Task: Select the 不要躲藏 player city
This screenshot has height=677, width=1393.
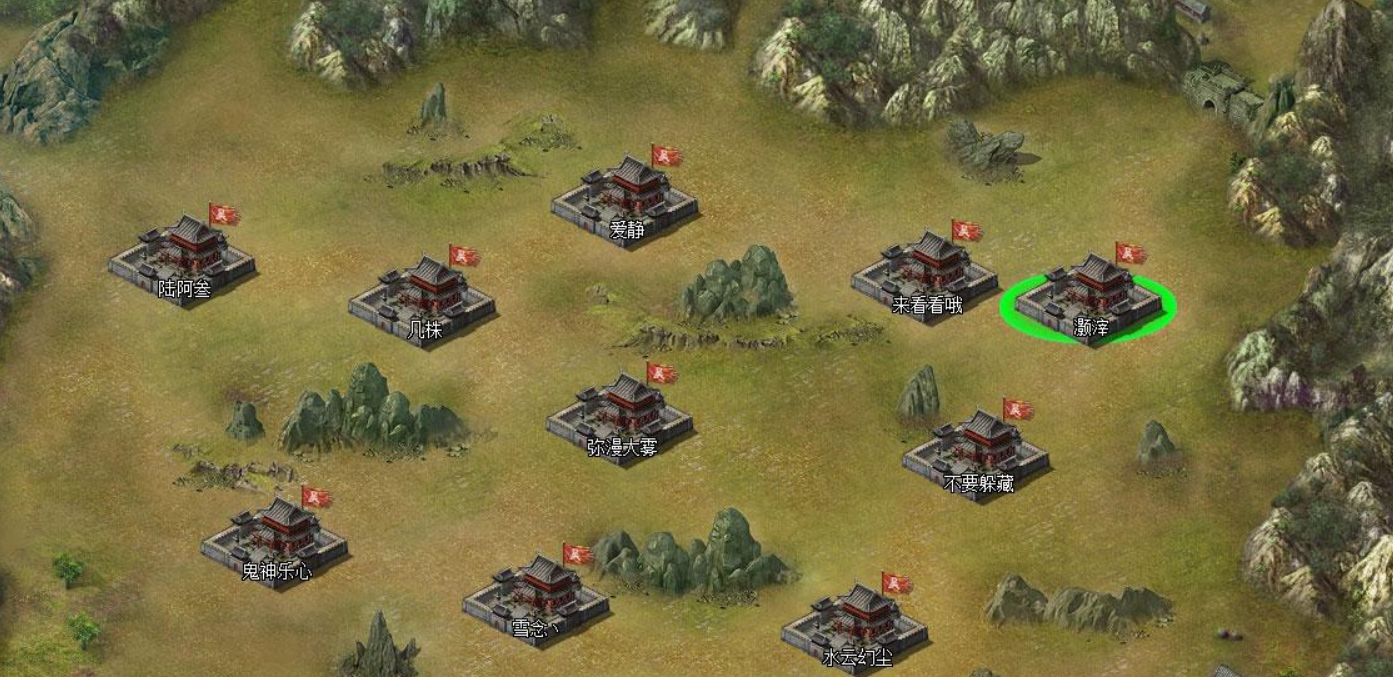Action: coord(976,453)
